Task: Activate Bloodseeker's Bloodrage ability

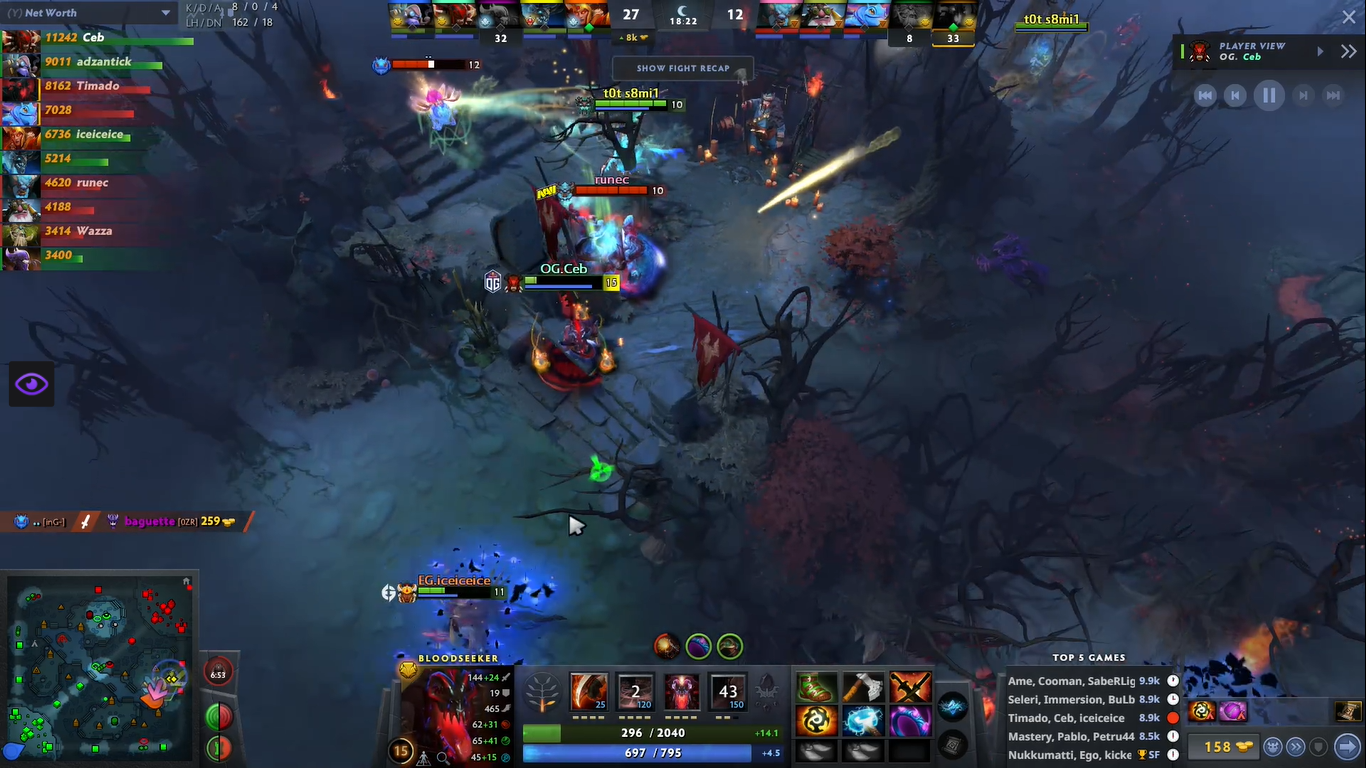Action: (x=589, y=691)
